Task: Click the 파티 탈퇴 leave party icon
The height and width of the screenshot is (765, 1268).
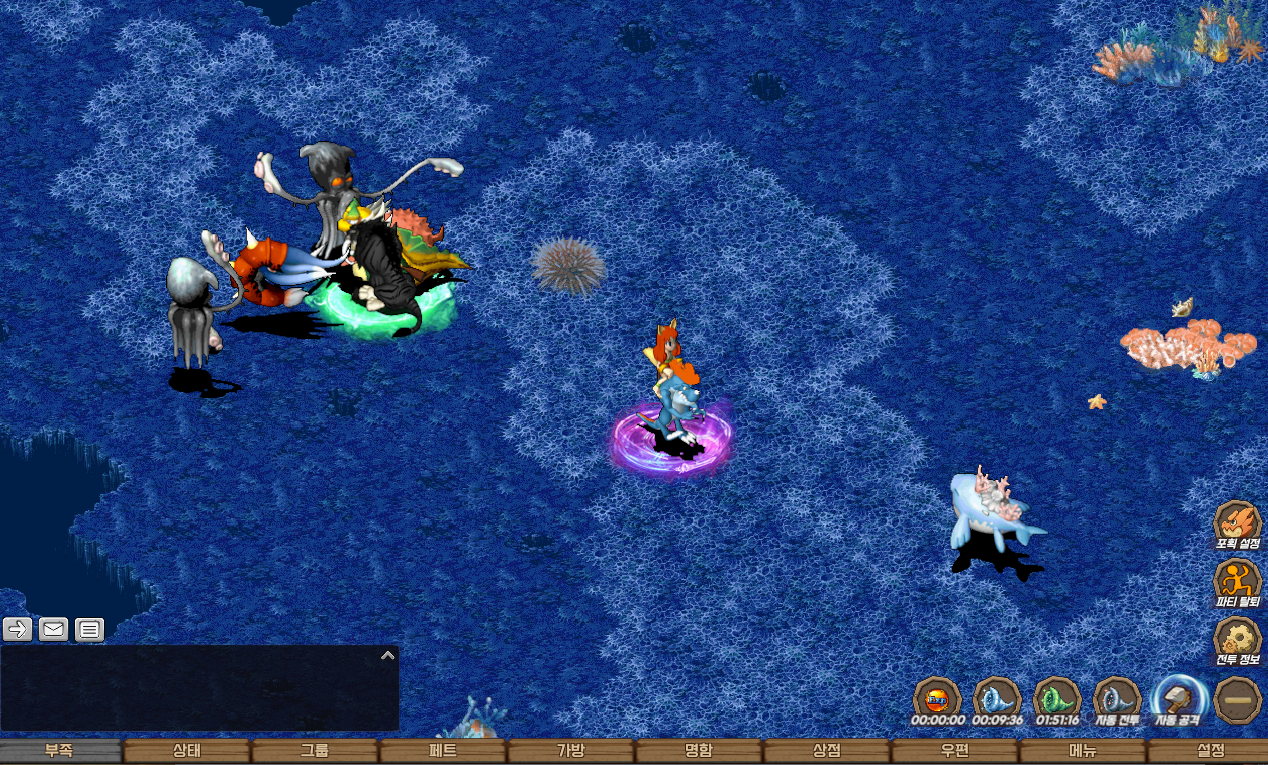Action: [1237, 582]
